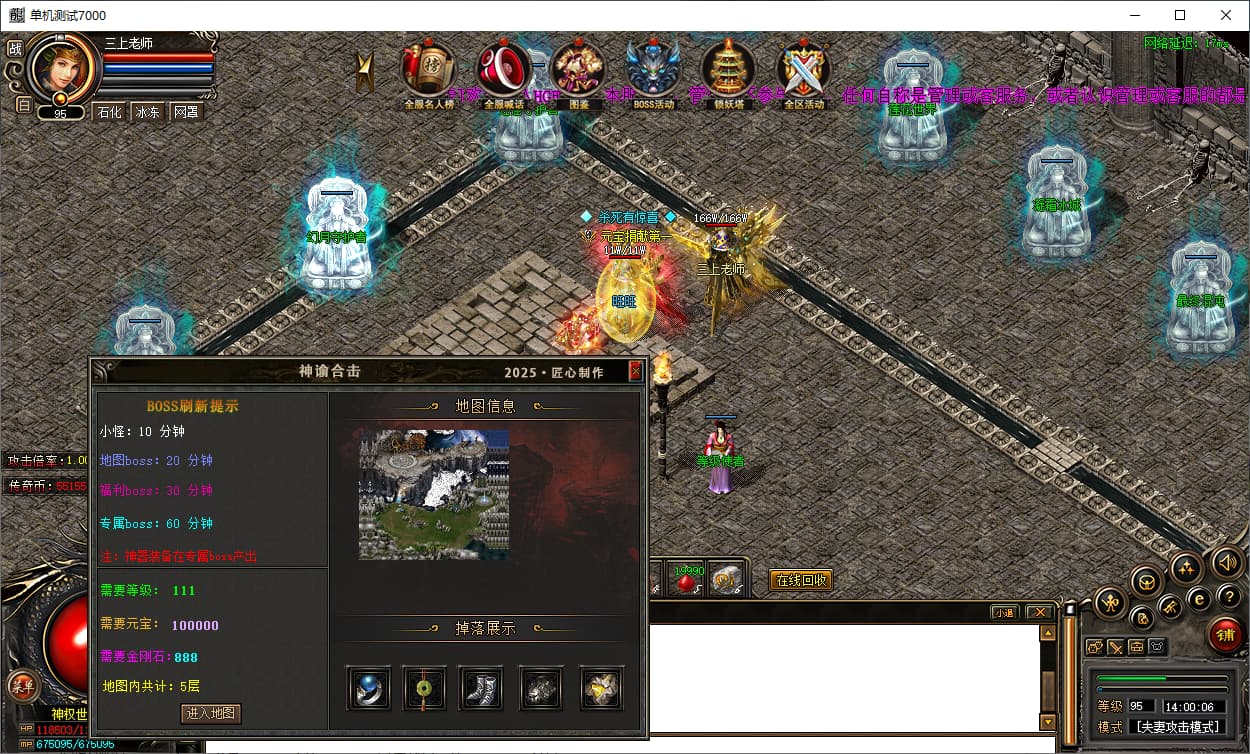
Task: Toggle the sound speaker button
Action: pyautogui.click(x=1229, y=562)
